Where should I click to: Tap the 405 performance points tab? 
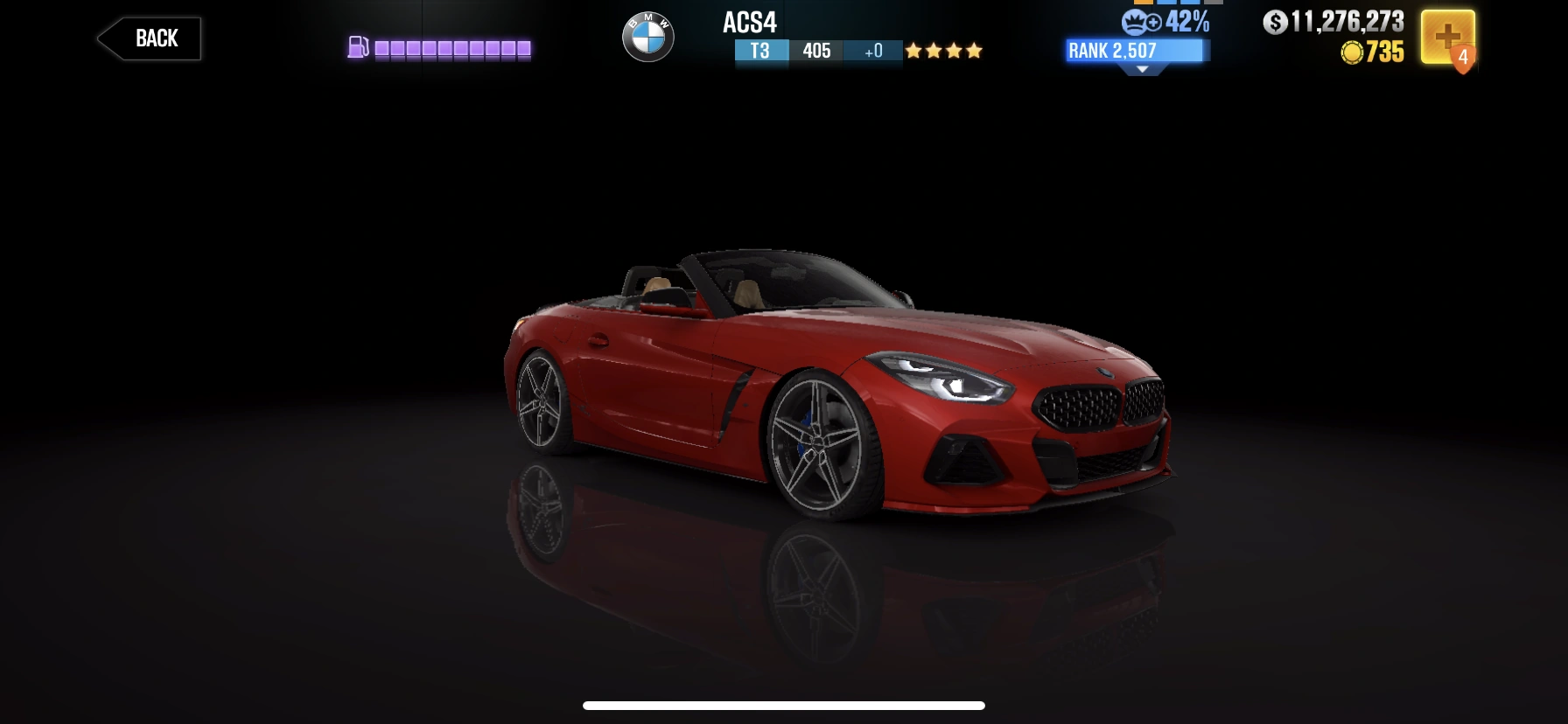815,52
